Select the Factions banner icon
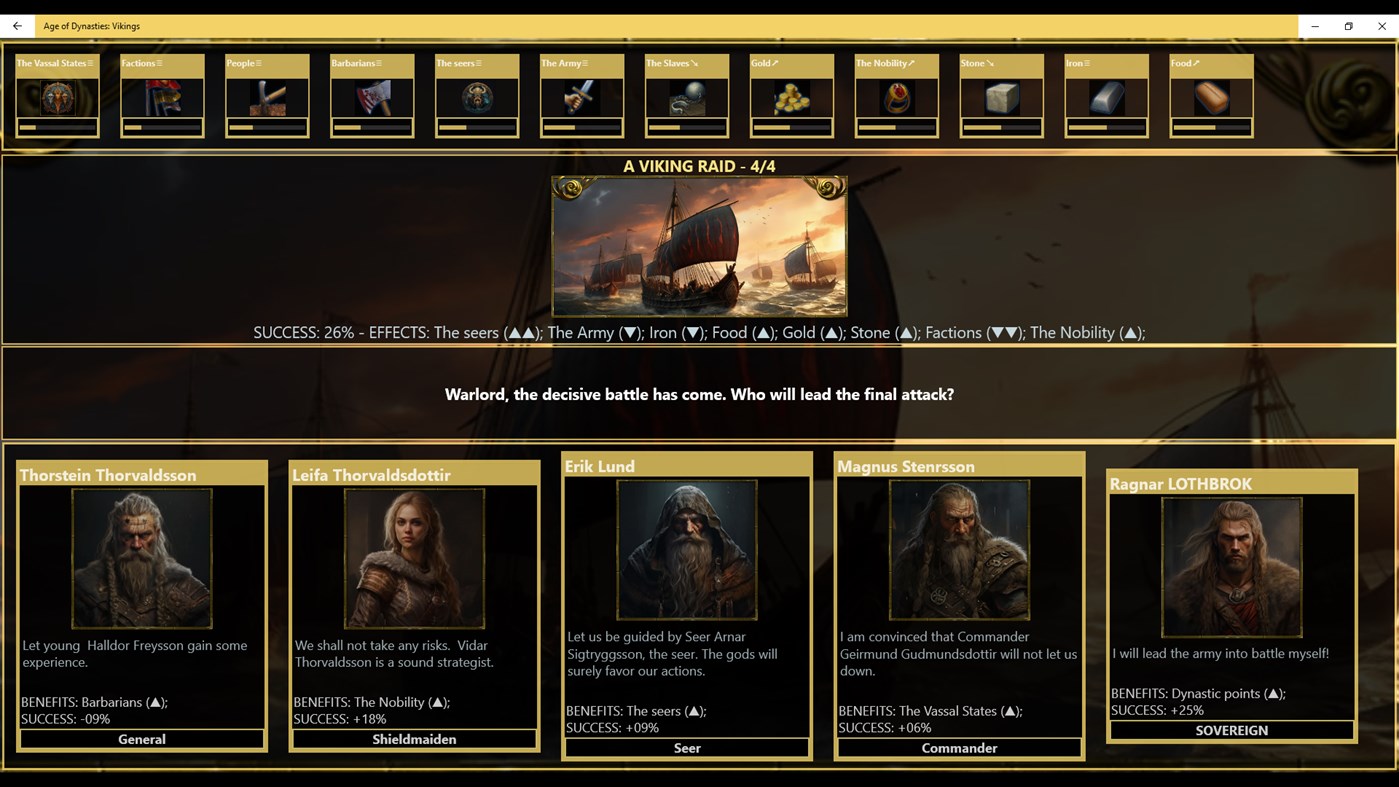The image size is (1399, 787). [x=161, y=96]
